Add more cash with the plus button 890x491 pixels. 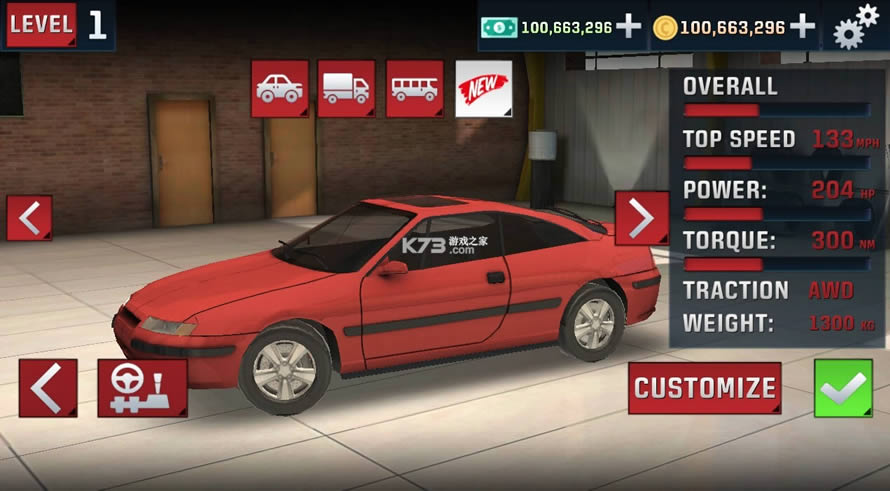[x=628, y=27]
